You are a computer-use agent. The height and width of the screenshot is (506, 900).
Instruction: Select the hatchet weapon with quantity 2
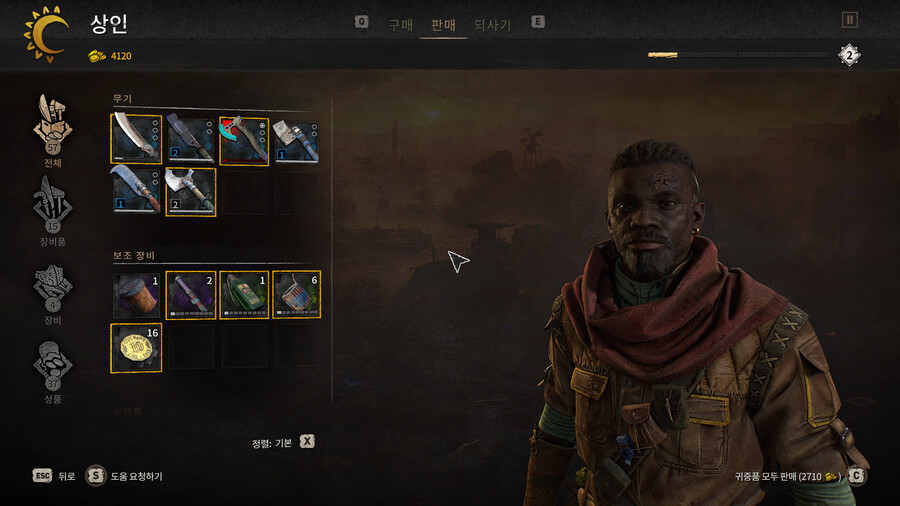pyautogui.click(x=190, y=191)
